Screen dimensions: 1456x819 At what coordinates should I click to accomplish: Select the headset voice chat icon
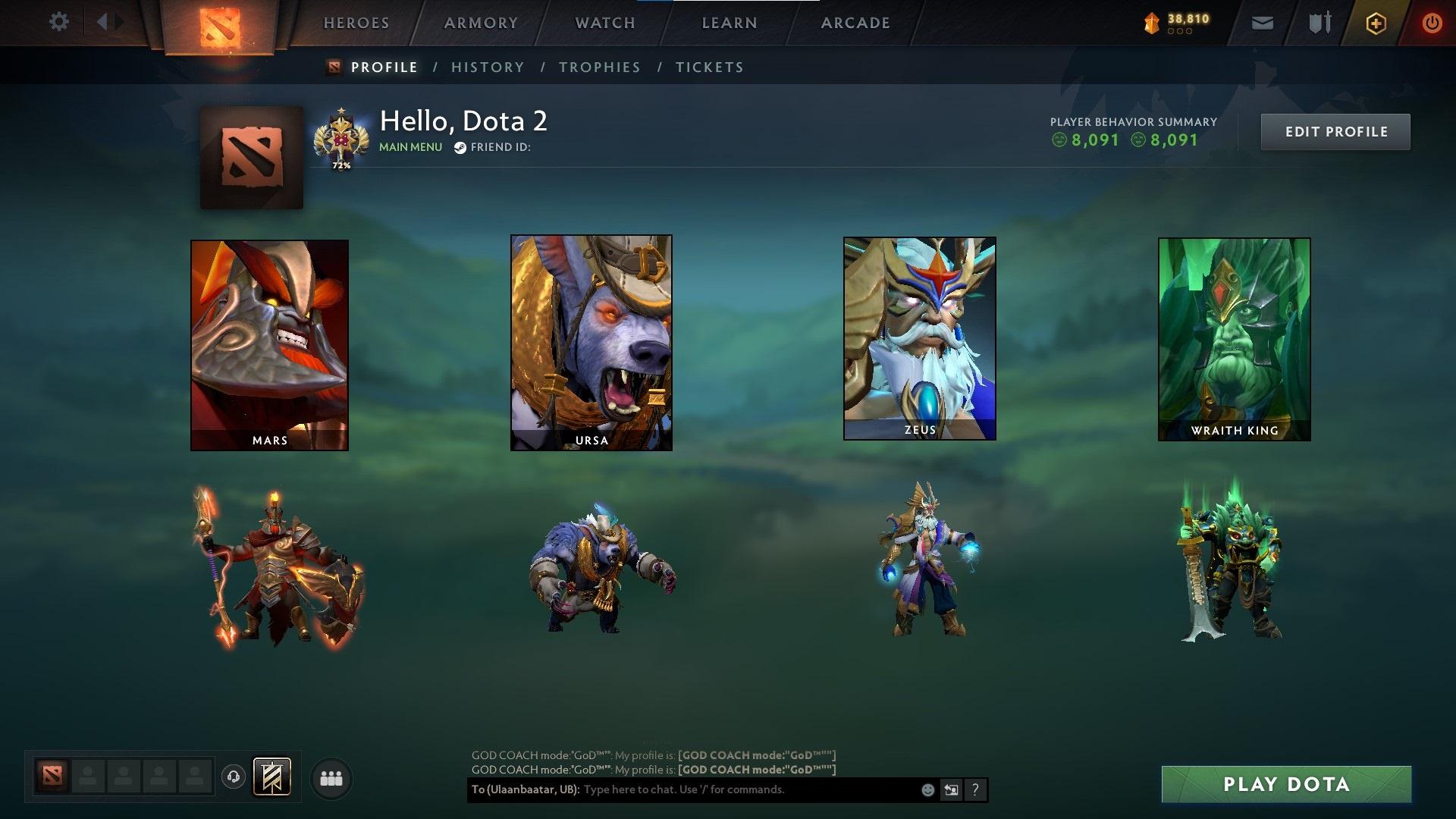pos(233,777)
